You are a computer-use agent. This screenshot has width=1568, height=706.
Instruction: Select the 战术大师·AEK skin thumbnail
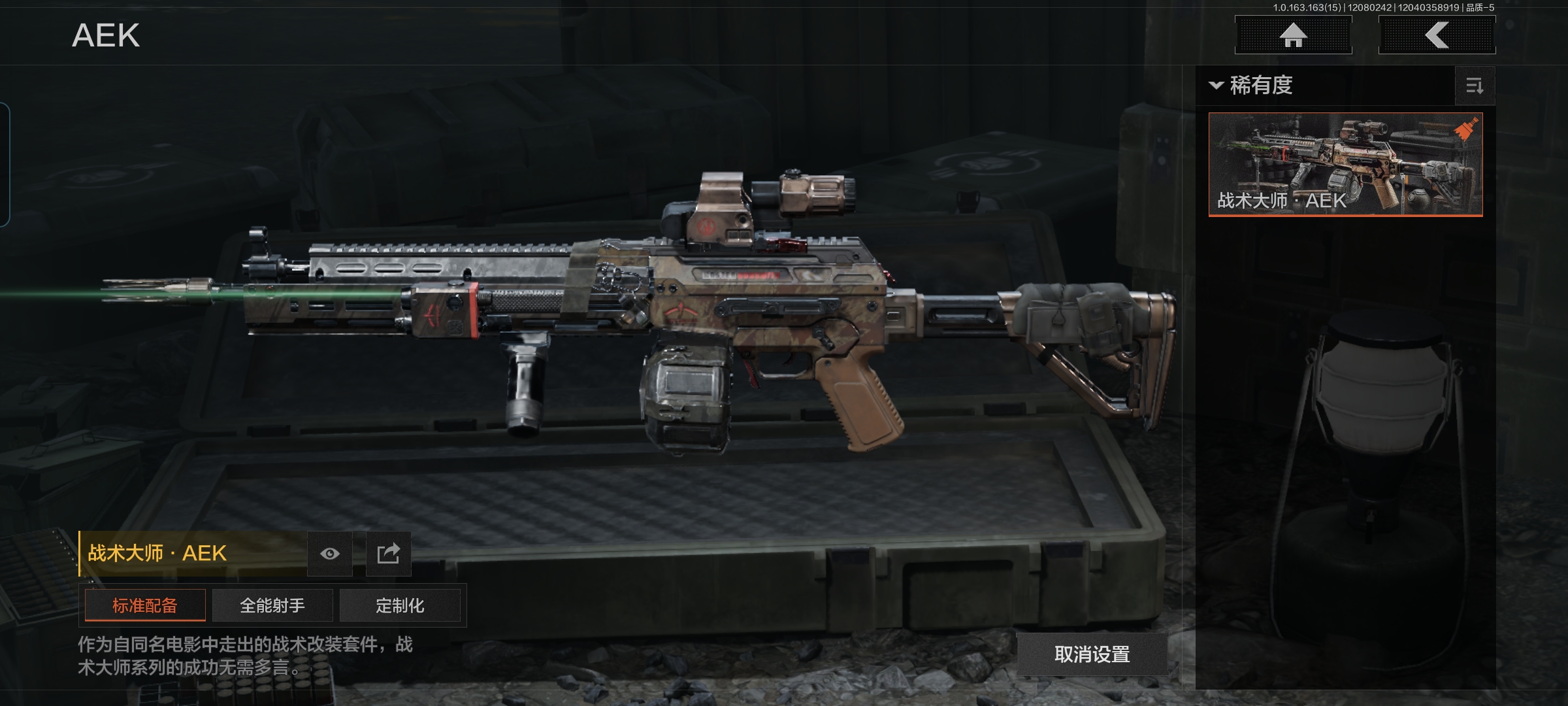click(1345, 164)
